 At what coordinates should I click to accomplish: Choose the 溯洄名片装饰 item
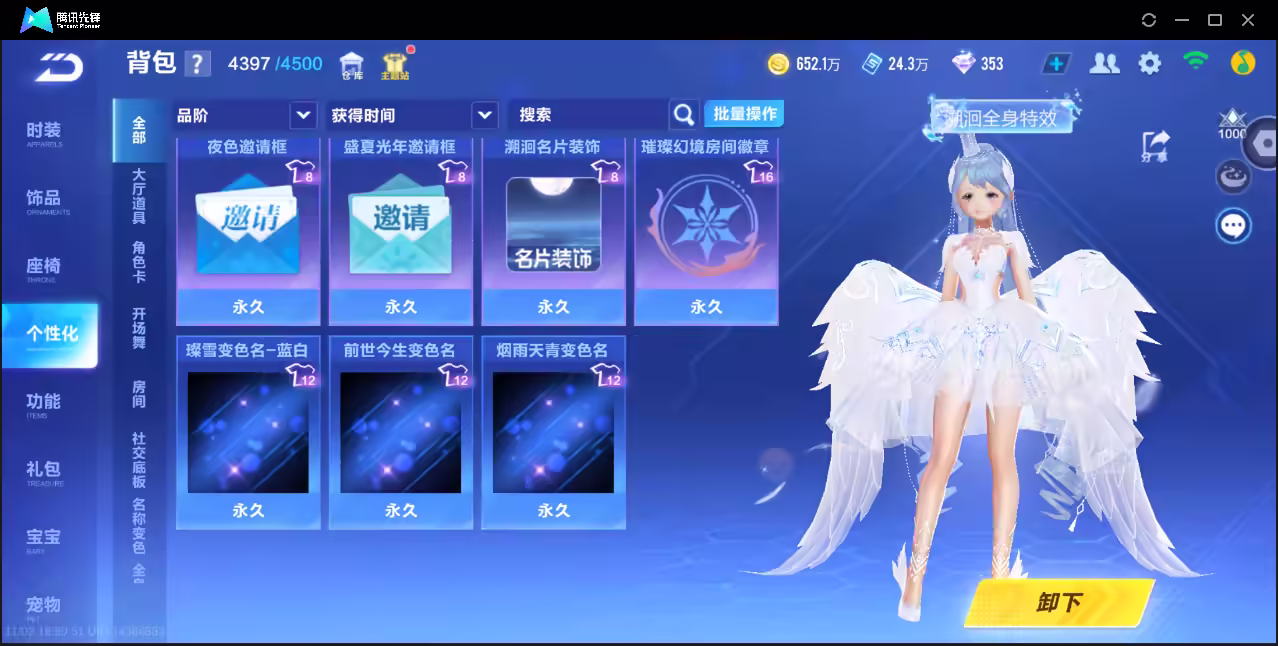tap(553, 230)
